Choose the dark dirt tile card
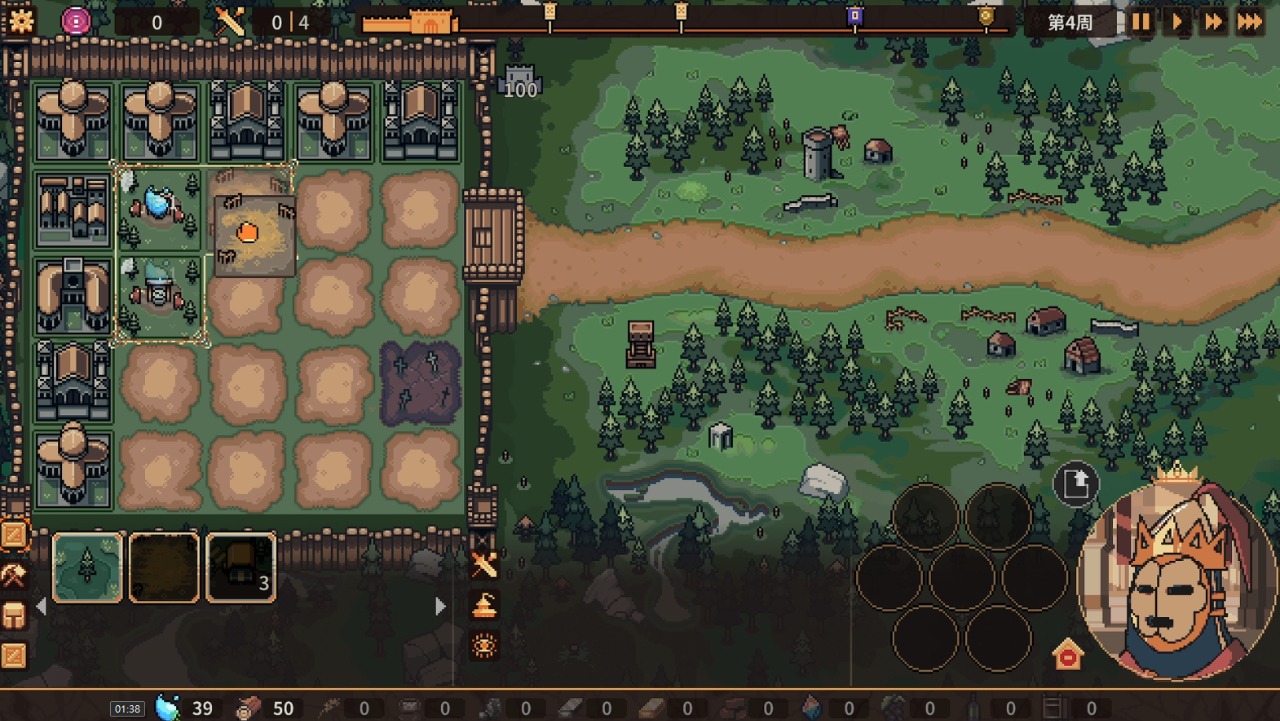Image resolution: width=1280 pixels, height=721 pixels. coord(164,567)
